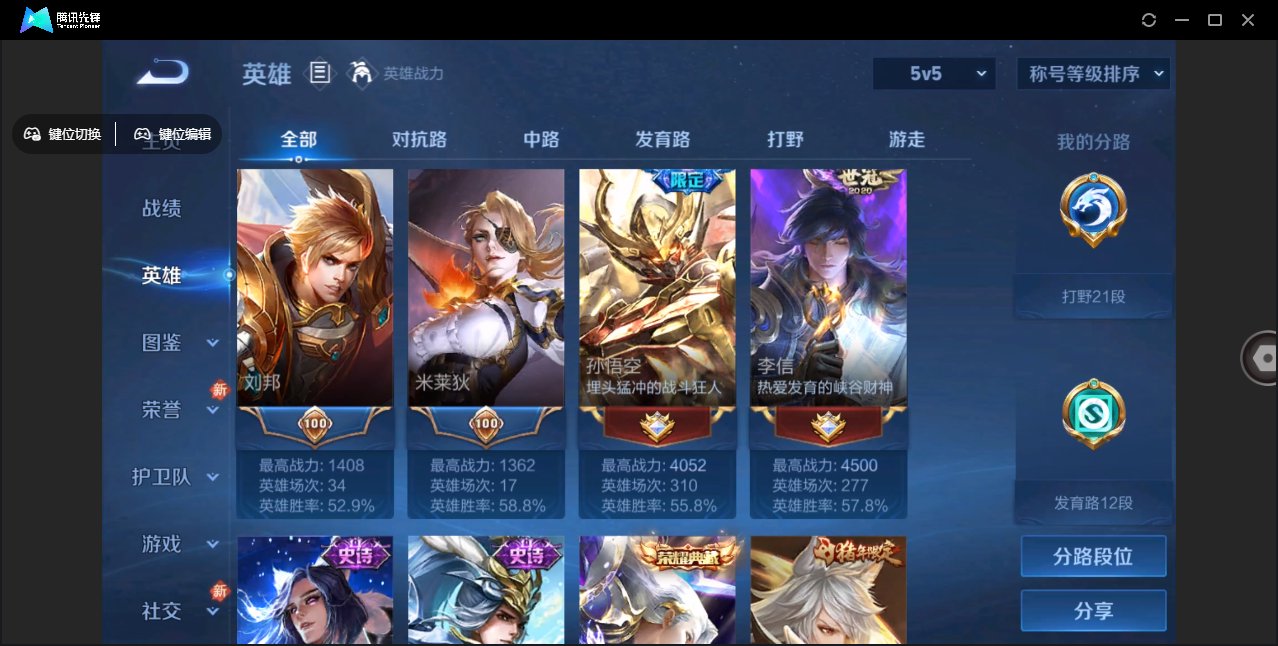Switch to the 对抗路 tab

pos(419,140)
